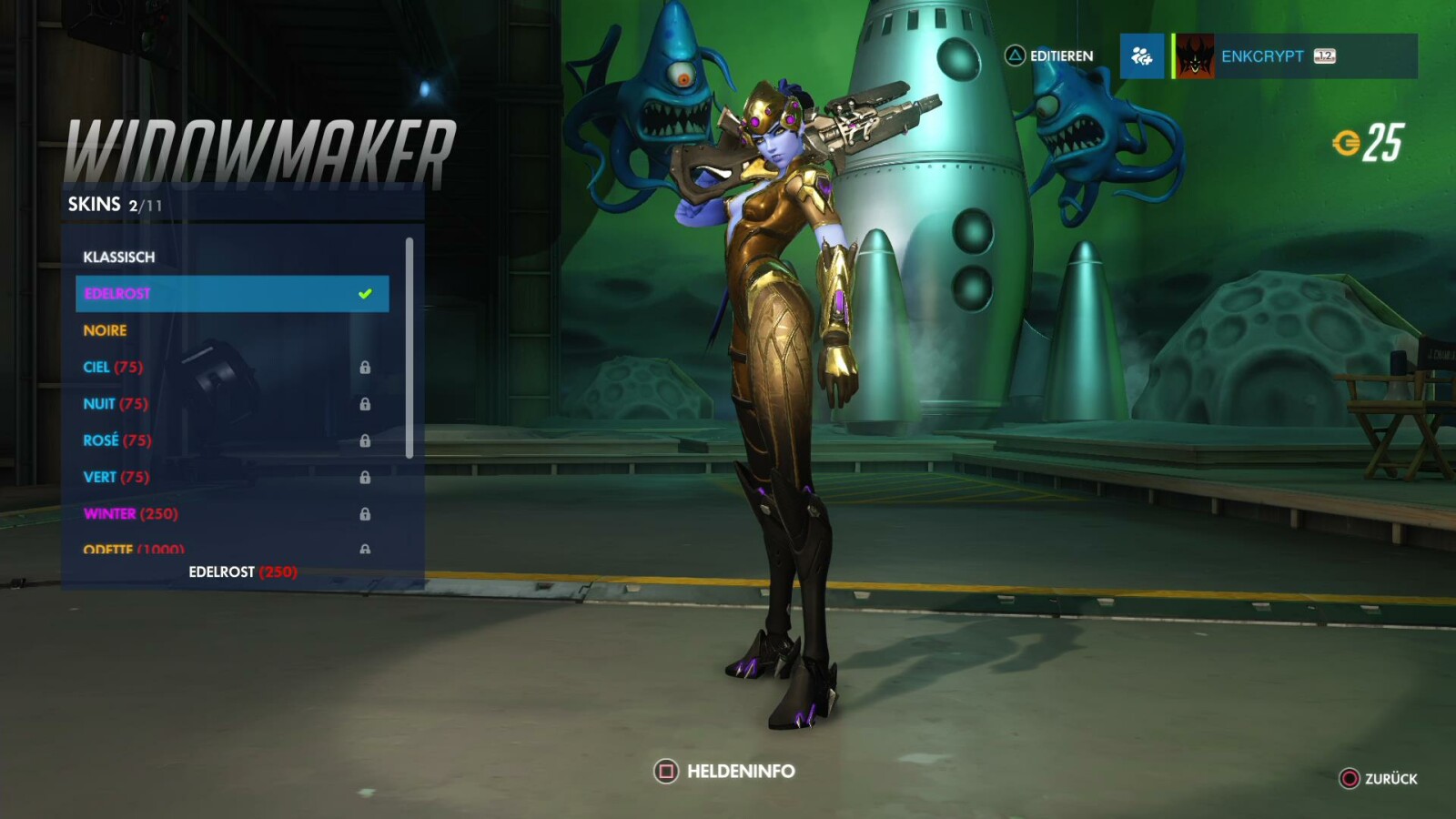Select the ENKCRYPT player portrait
Viewport: 1456px width, 819px height.
1195,56
